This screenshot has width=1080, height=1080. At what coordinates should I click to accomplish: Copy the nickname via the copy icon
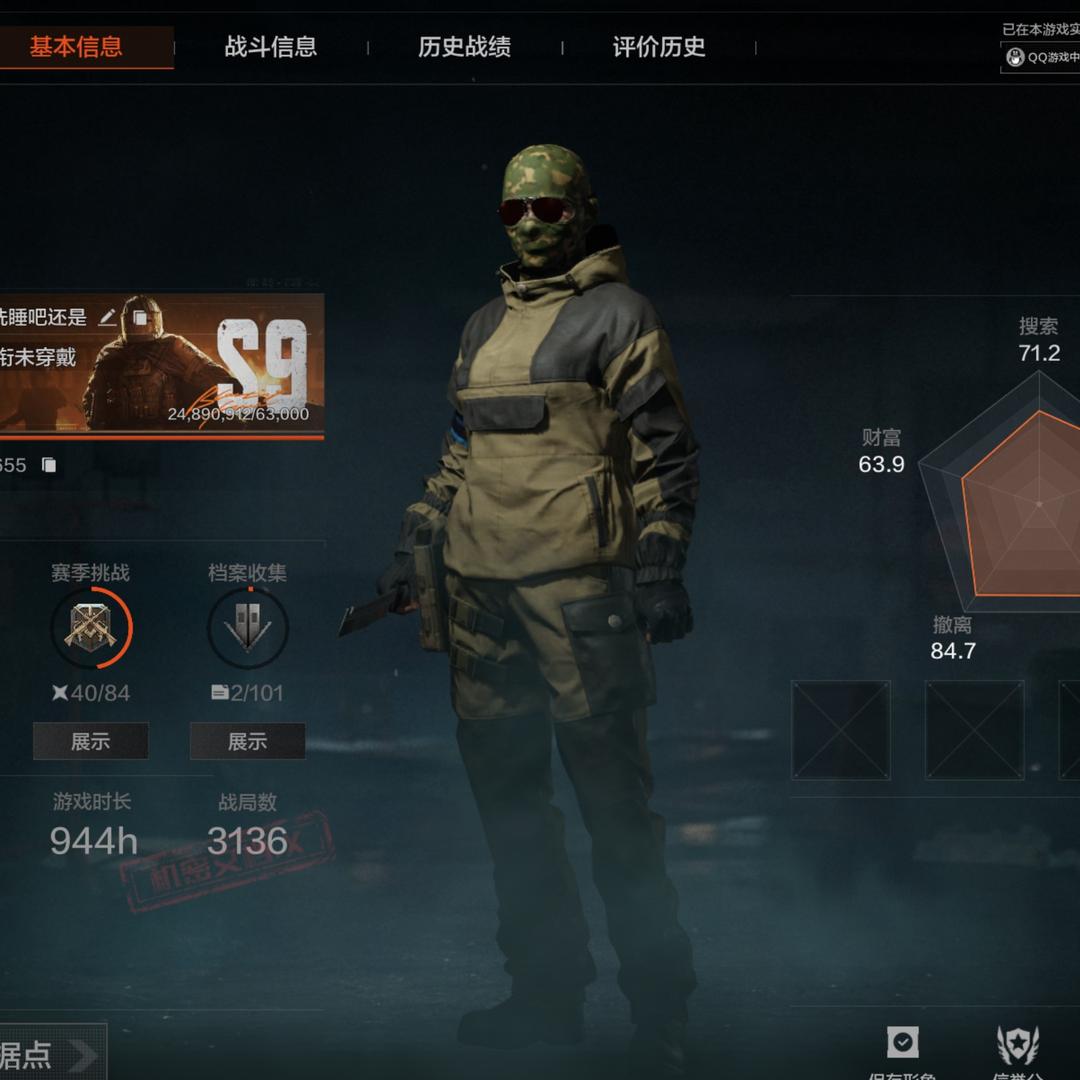click(x=140, y=318)
